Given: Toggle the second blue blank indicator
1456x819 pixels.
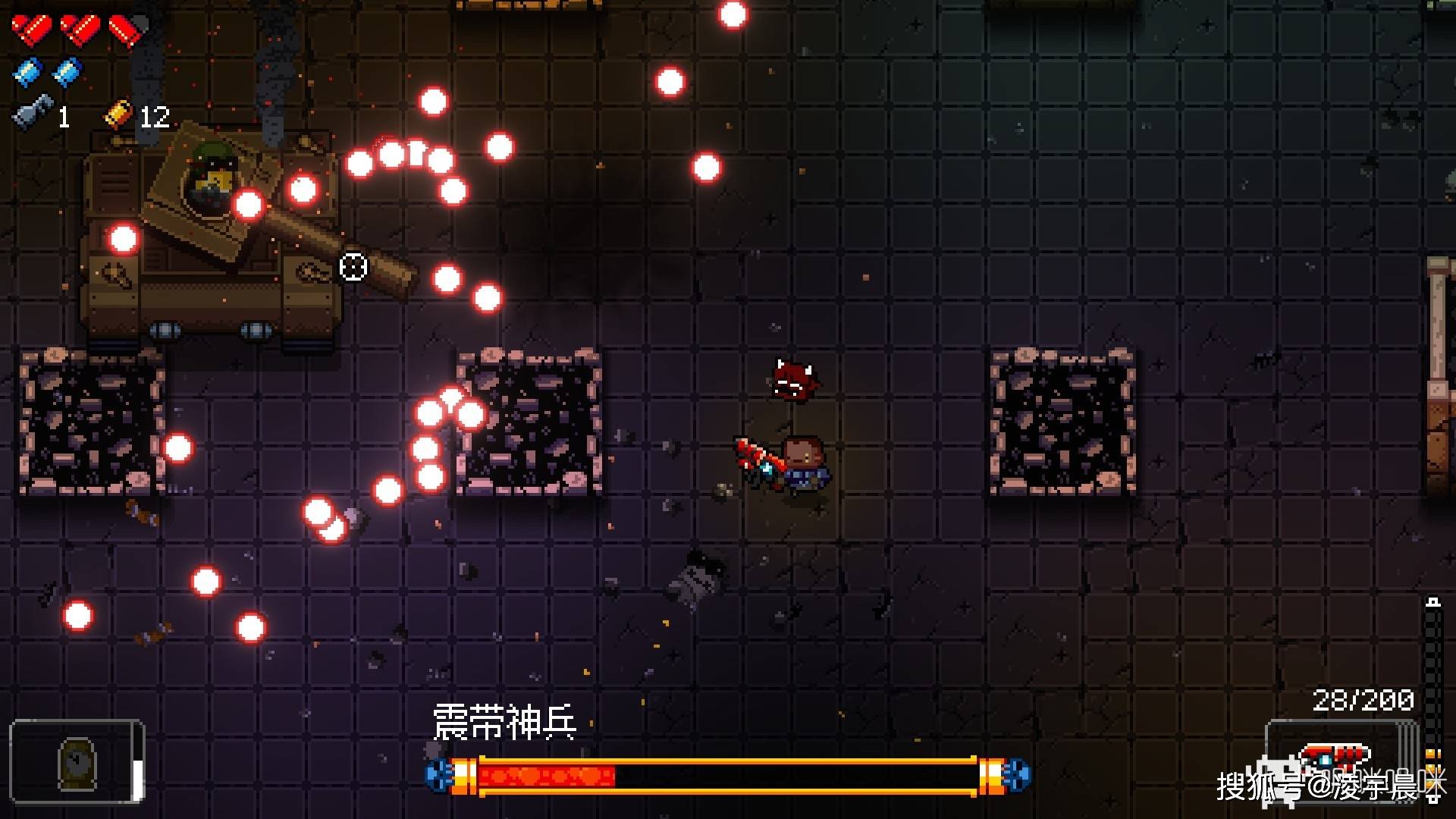Looking at the screenshot, I should [x=67, y=72].
